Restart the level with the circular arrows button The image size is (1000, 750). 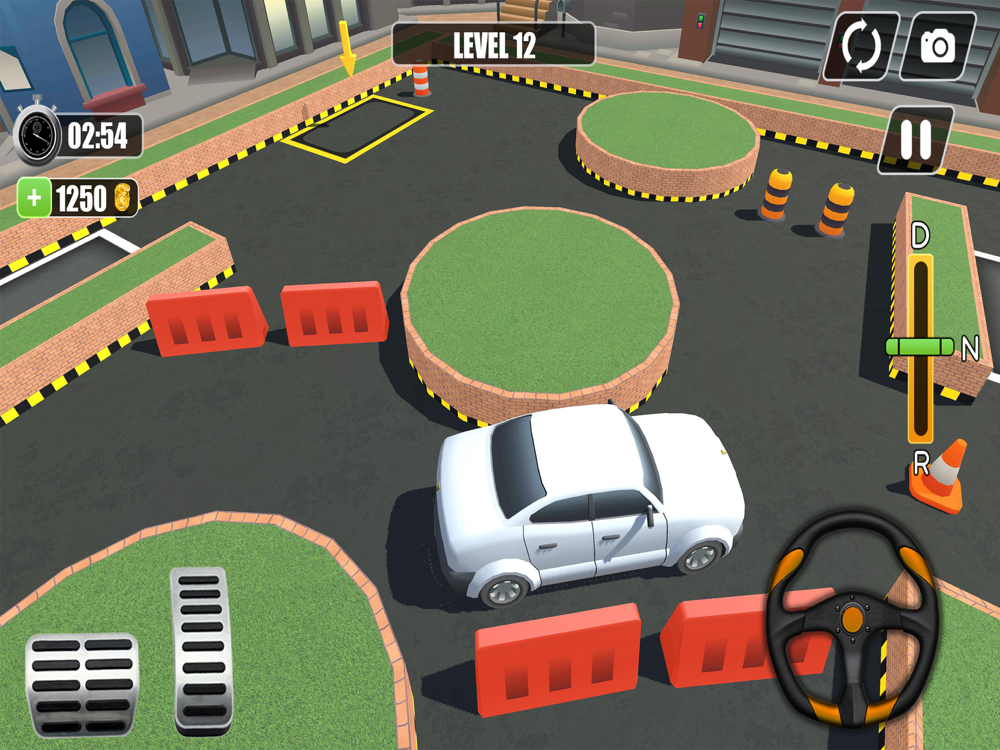pos(861,46)
